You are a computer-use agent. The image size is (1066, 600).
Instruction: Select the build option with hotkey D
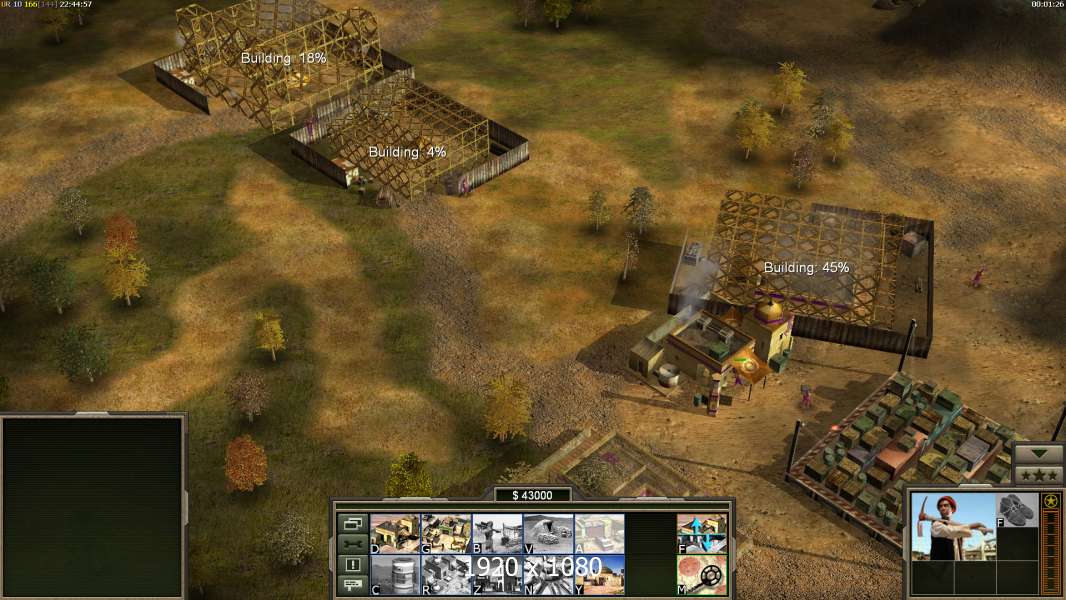click(x=395, y=534)
